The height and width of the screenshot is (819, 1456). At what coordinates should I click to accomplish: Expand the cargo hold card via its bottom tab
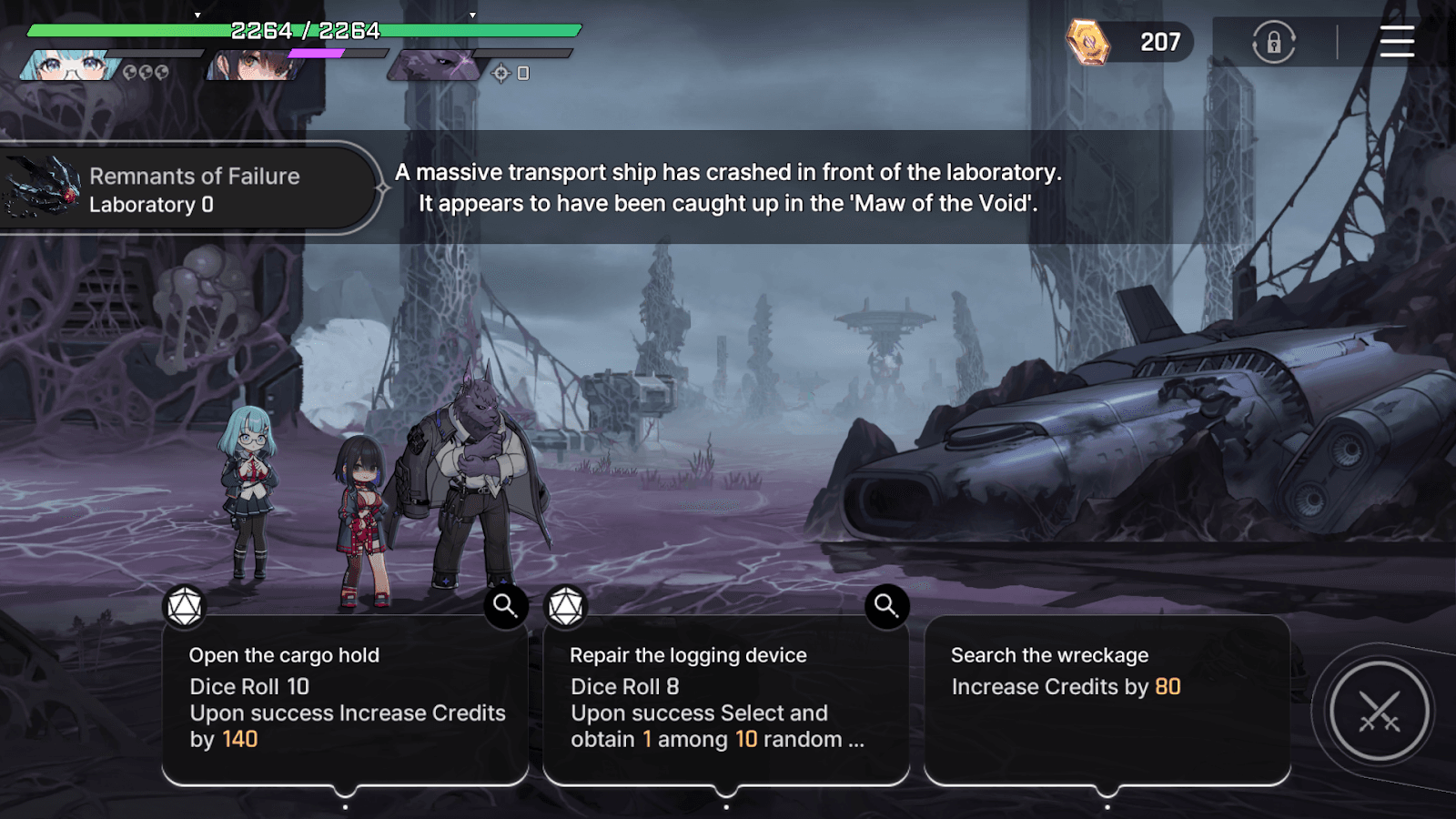346,805
